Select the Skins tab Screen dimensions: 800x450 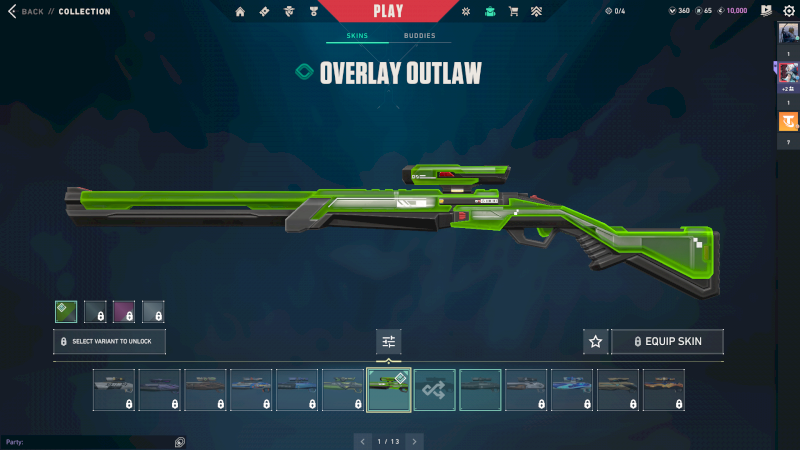[357, 36]
